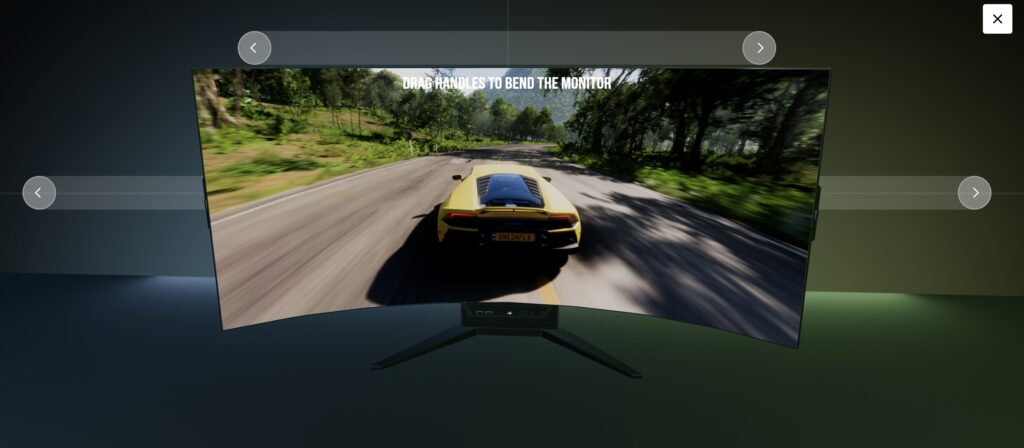The height and width of the screenshot is (448, 1024).
Task: Close the monitor bending demo
Action: coord(997,19)
